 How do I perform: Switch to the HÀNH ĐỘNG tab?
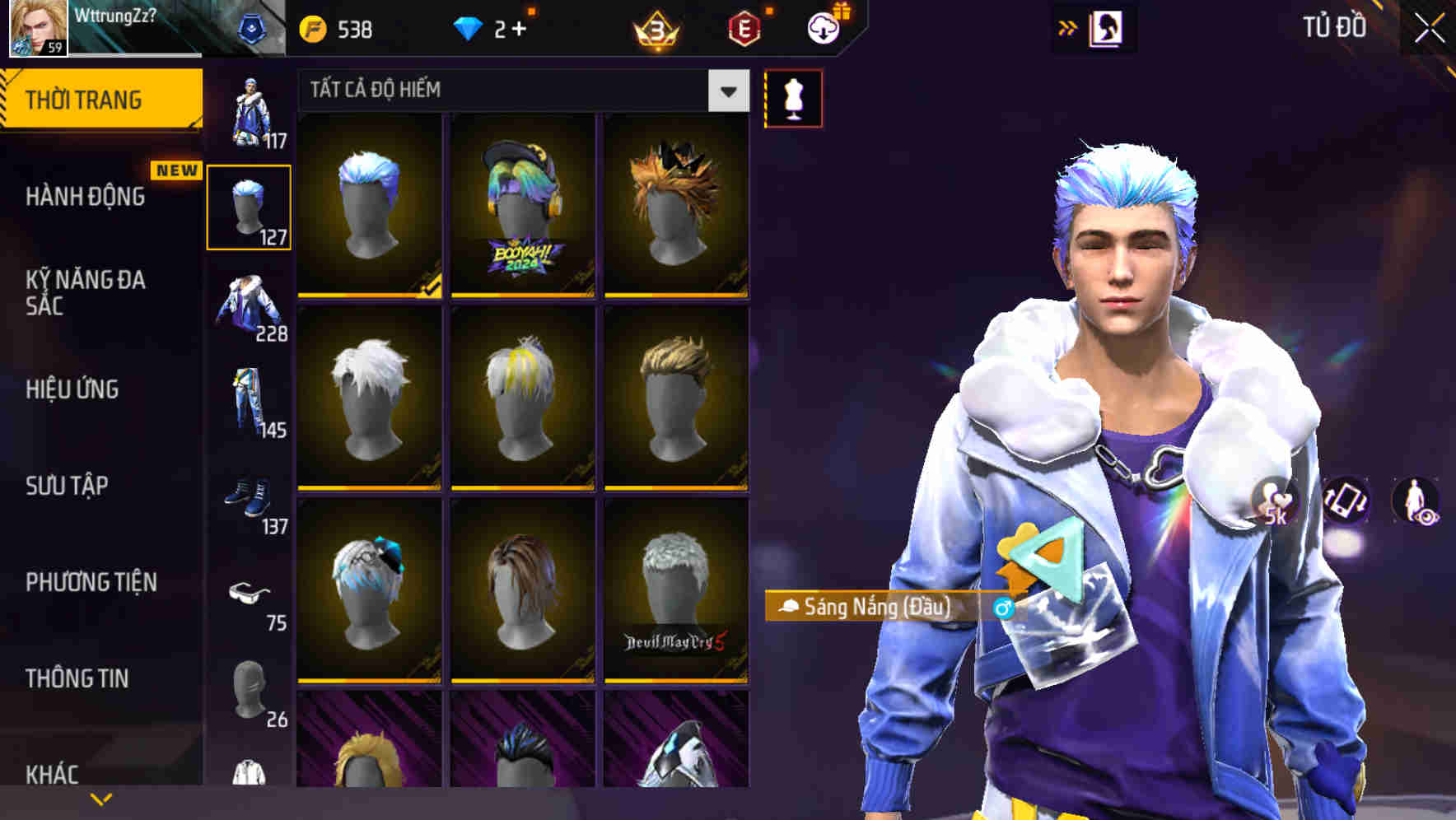pos(85,196)
